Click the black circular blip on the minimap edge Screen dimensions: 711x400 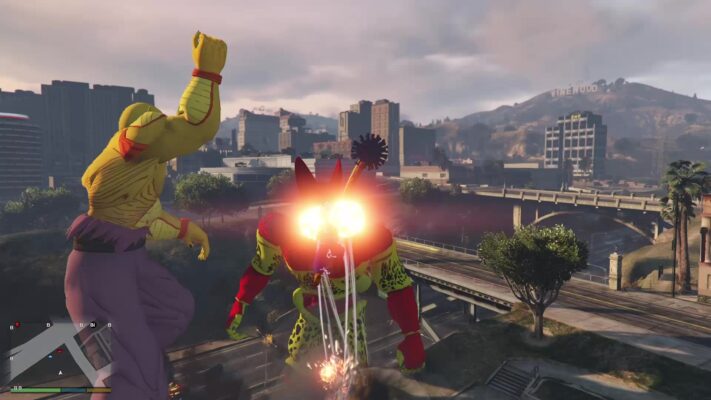[x=93, y=325]
